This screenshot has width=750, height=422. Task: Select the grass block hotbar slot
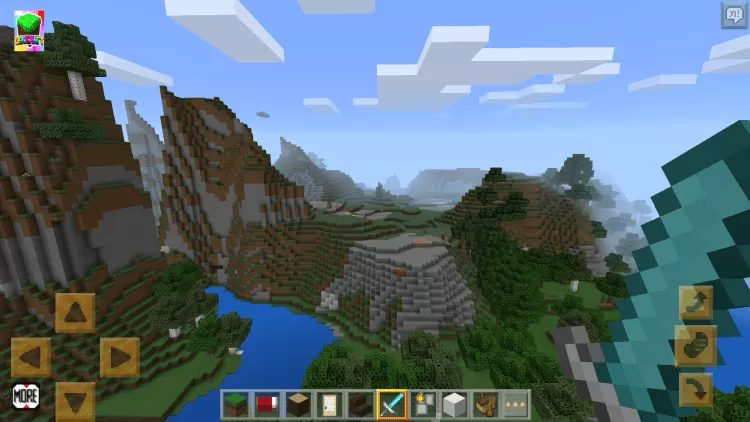click(237, 404)
